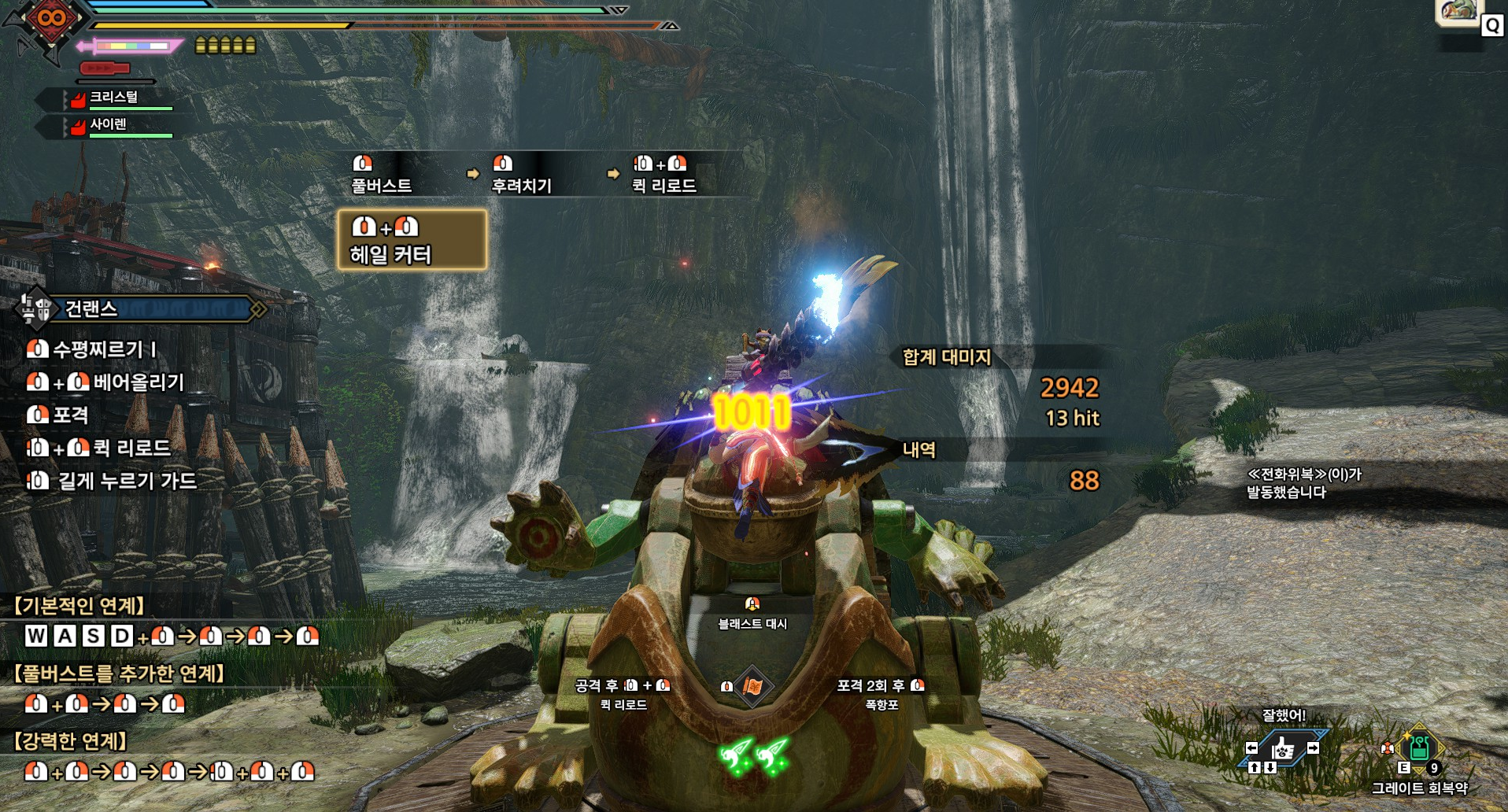Click the orange switch skill scroll icon
Image resolution: width=1508 pixels, height=812 pixels.
tap(752, 687)
